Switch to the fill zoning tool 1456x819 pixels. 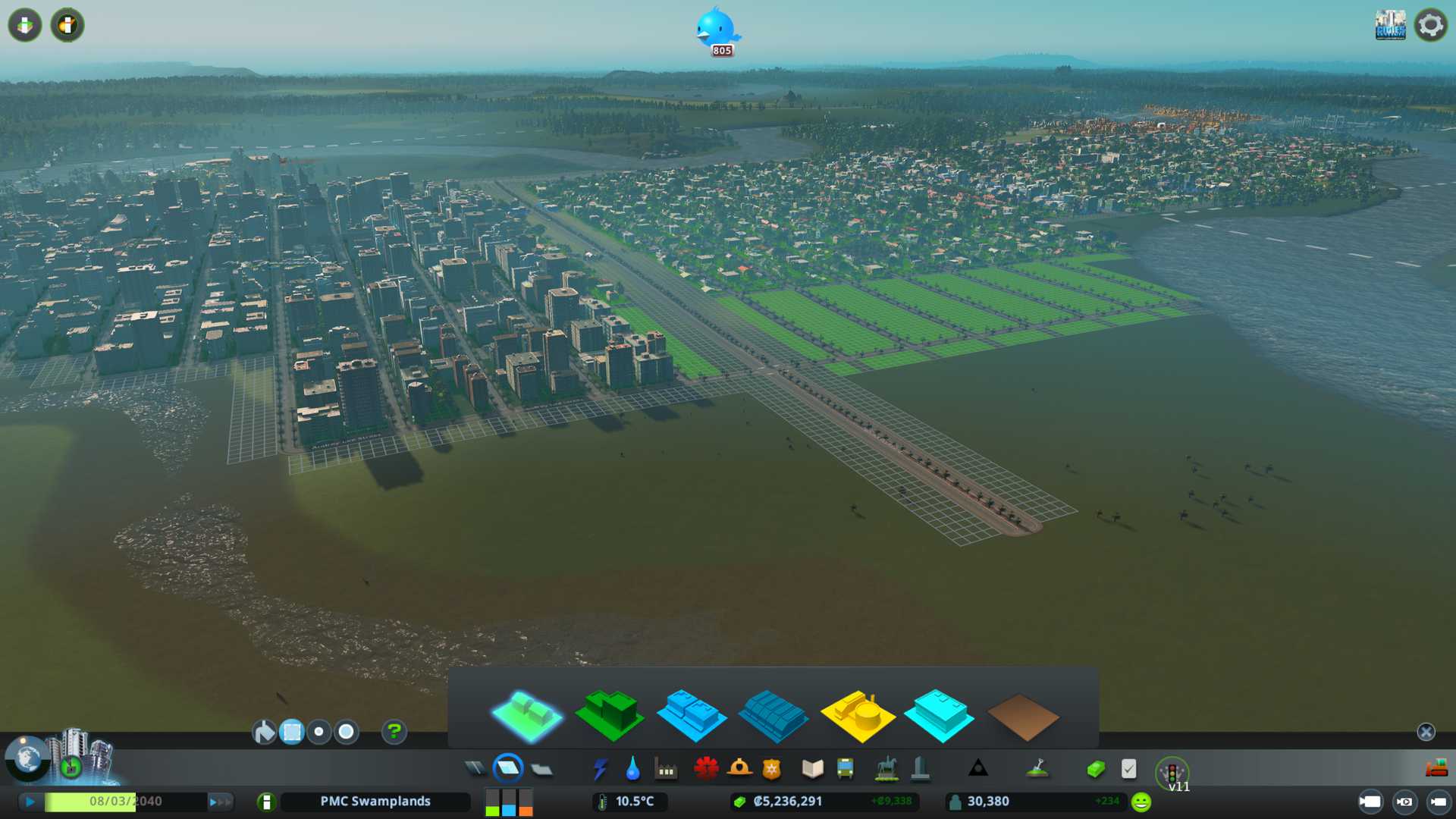point(265,732)
